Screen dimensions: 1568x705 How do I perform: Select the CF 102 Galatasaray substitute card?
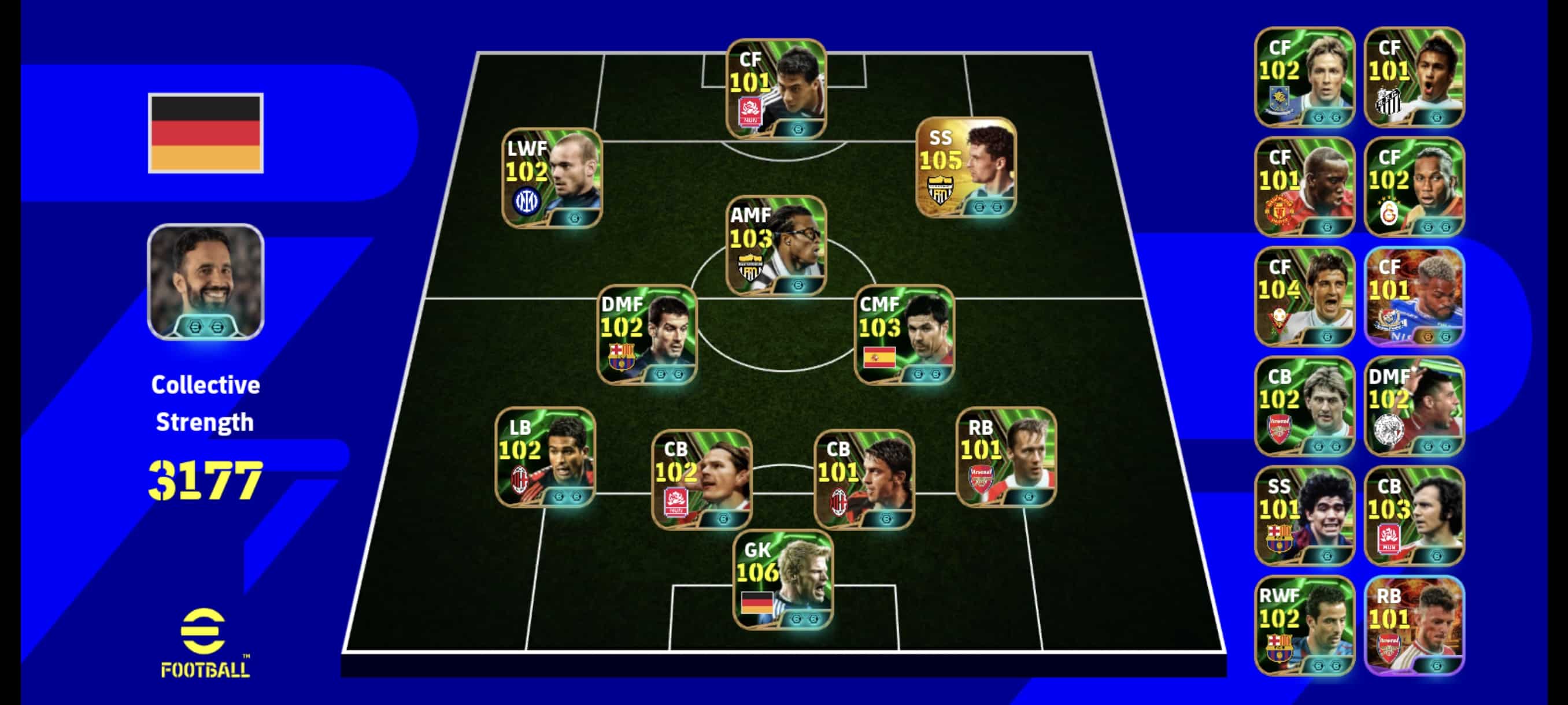coord(1414,187)
